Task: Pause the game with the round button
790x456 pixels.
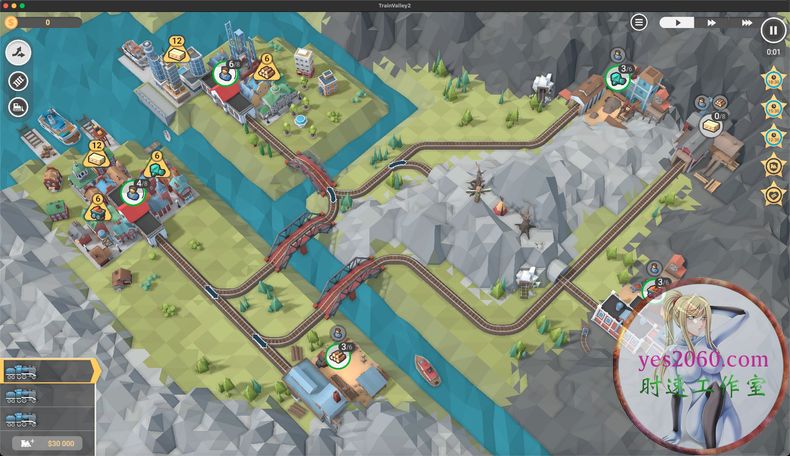Action: [774, 30]
